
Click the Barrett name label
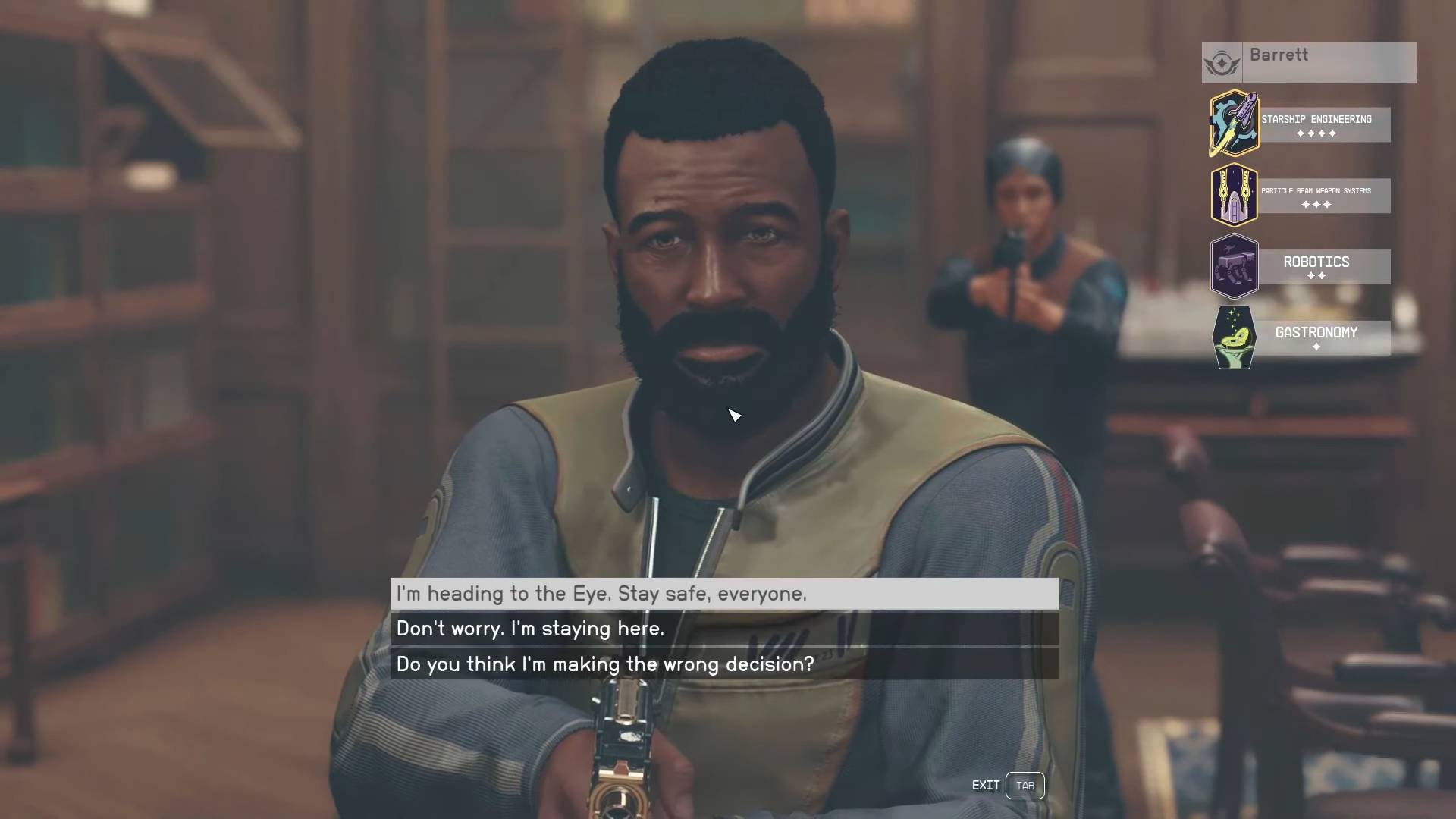coord(1281,55)
